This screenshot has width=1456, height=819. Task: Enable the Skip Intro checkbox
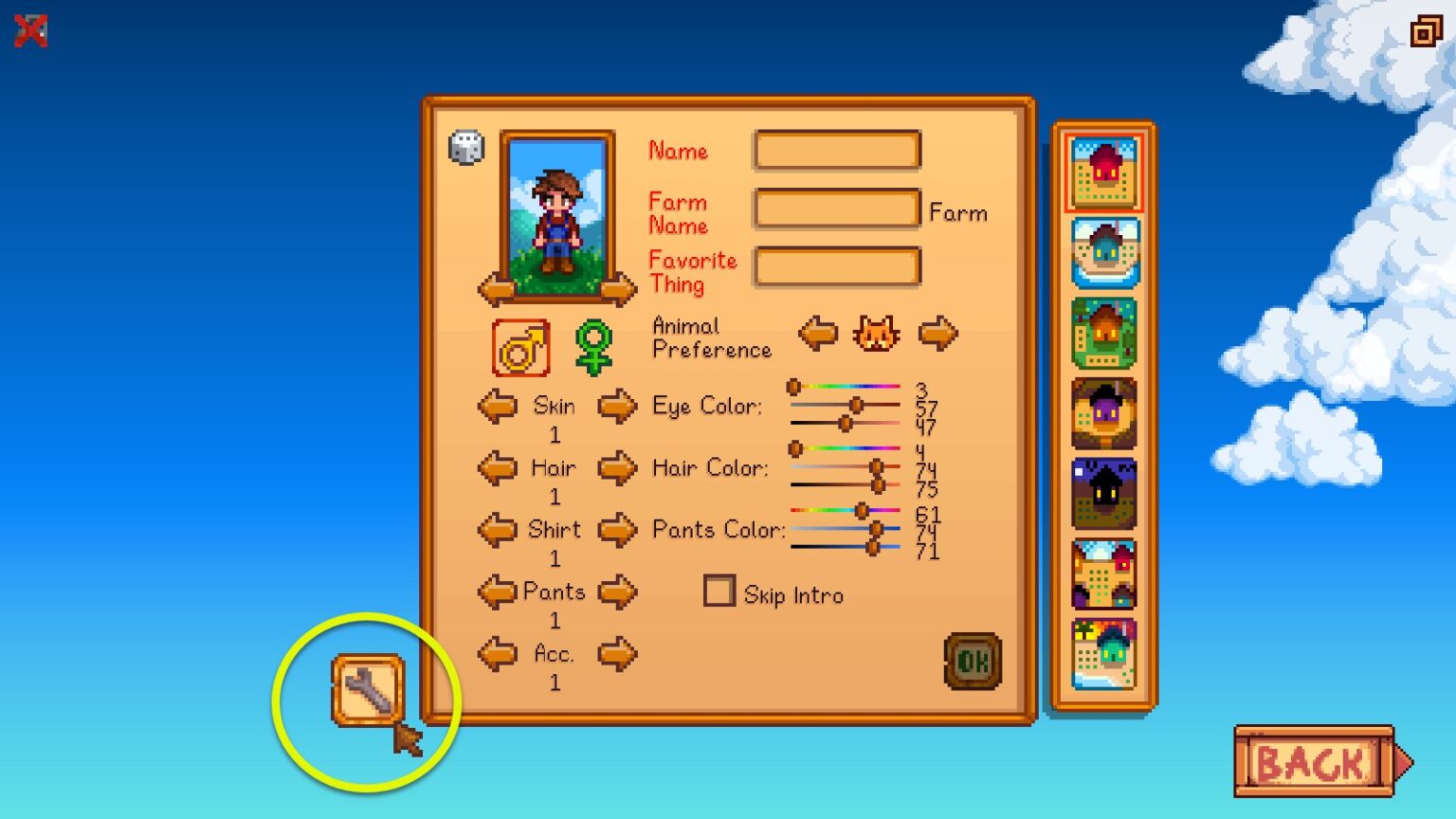[x=719, y=591]
